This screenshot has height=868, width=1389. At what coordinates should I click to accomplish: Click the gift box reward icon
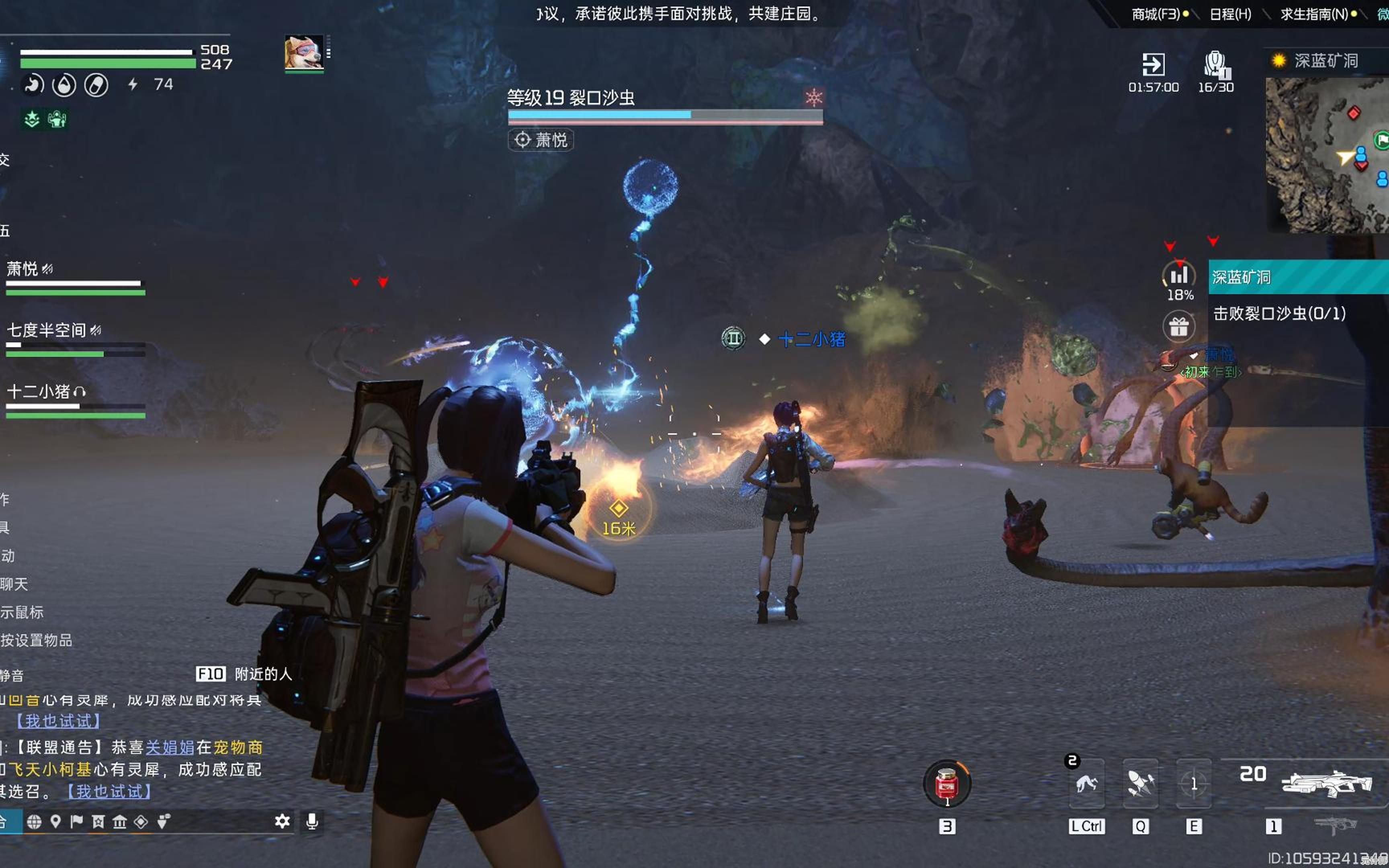[1178, 327]
